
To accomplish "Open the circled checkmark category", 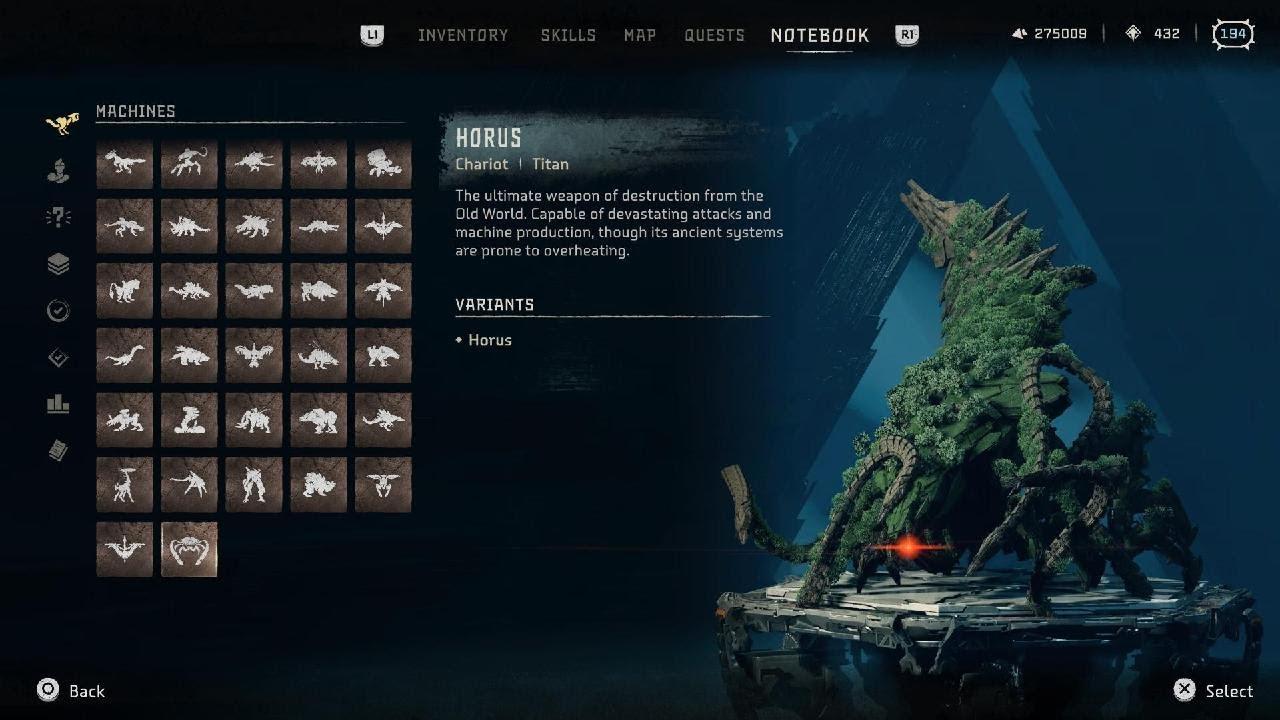I will coord(59,311).
